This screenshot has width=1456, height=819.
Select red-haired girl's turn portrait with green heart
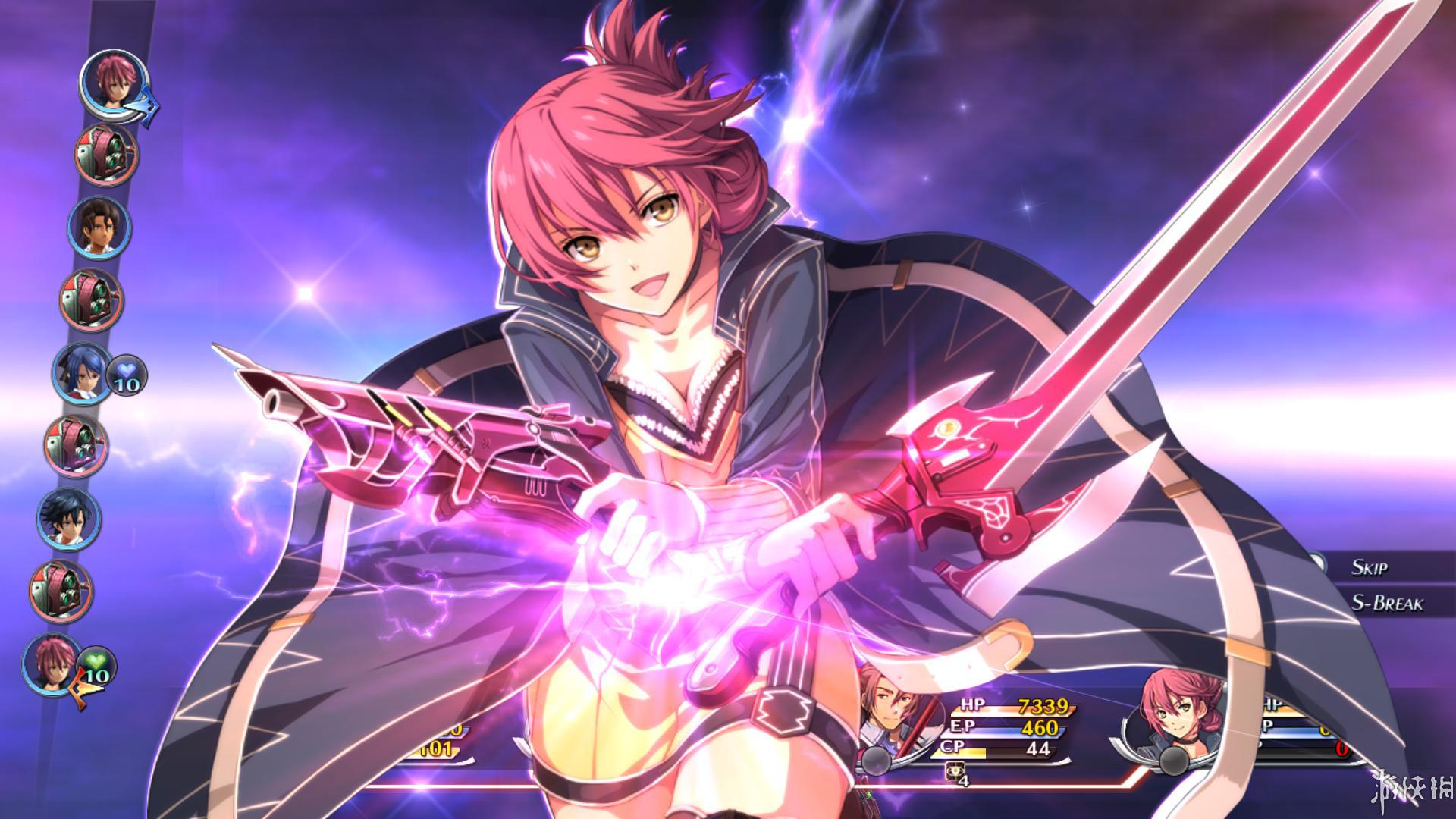coord(52,664)
